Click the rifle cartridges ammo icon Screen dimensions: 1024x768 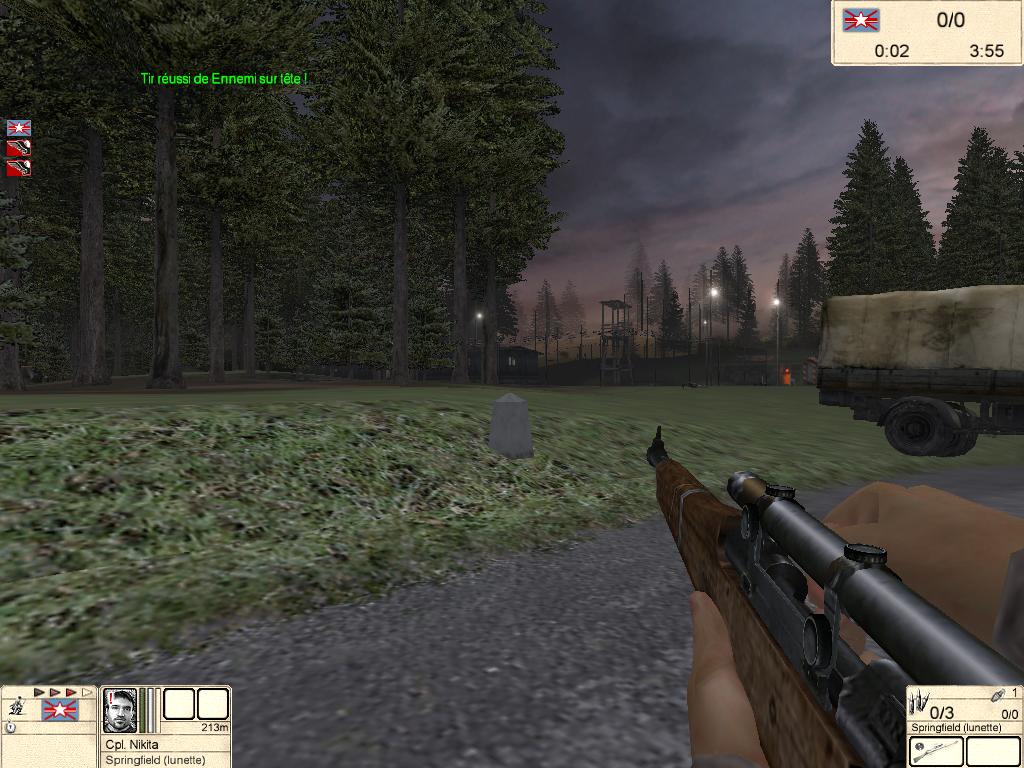(x=918, y=704)
